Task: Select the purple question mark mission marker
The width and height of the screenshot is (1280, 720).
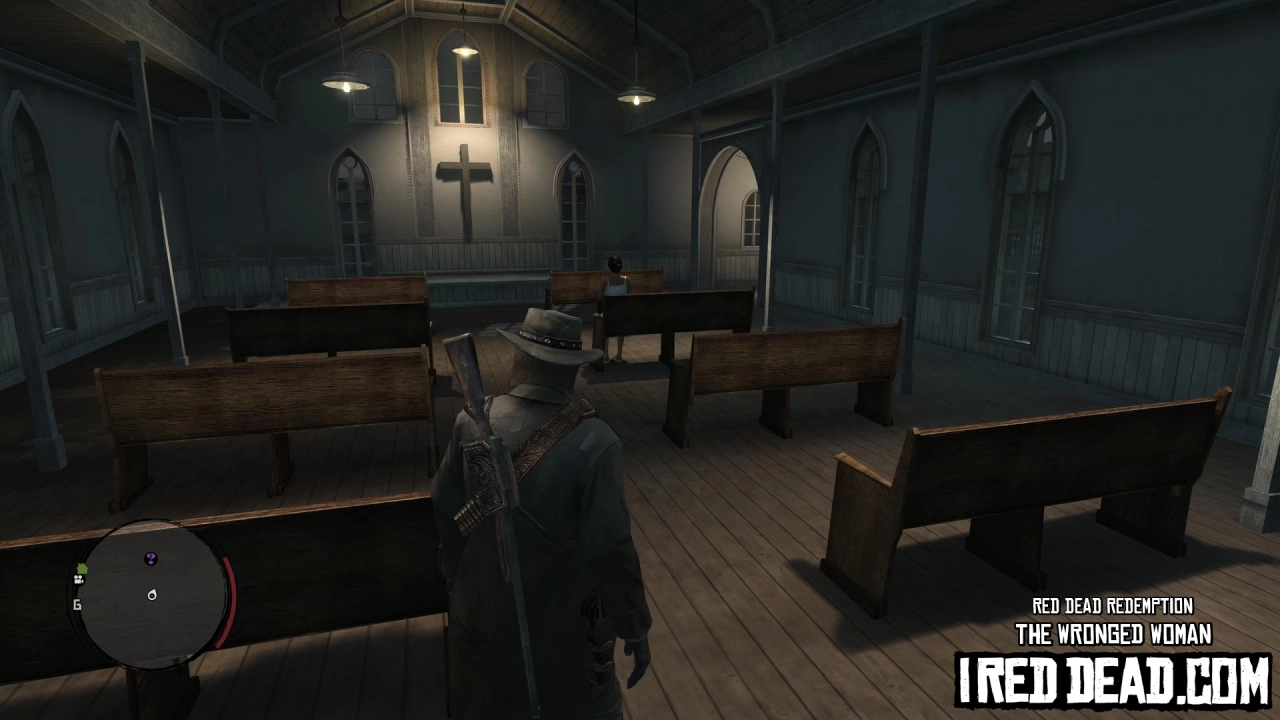Action: 150,558
